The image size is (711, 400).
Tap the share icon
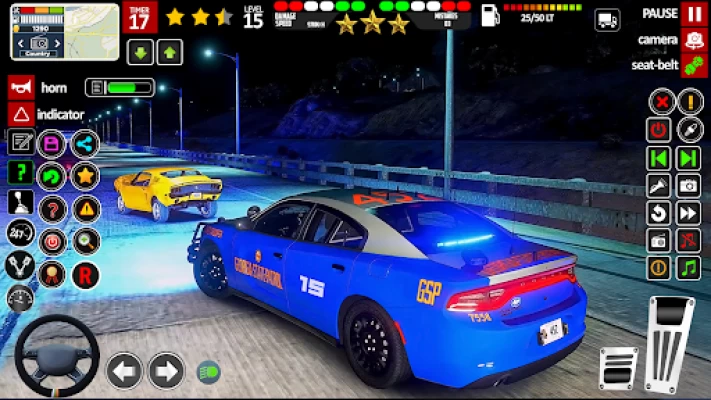tap(85, 144)
